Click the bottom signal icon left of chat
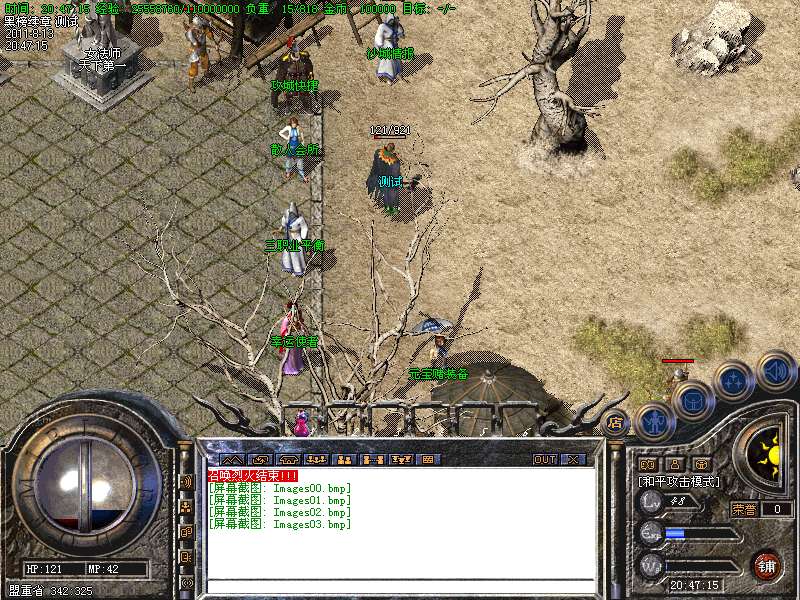The height and width of the screenshot is (600, 800). (186, 582)
